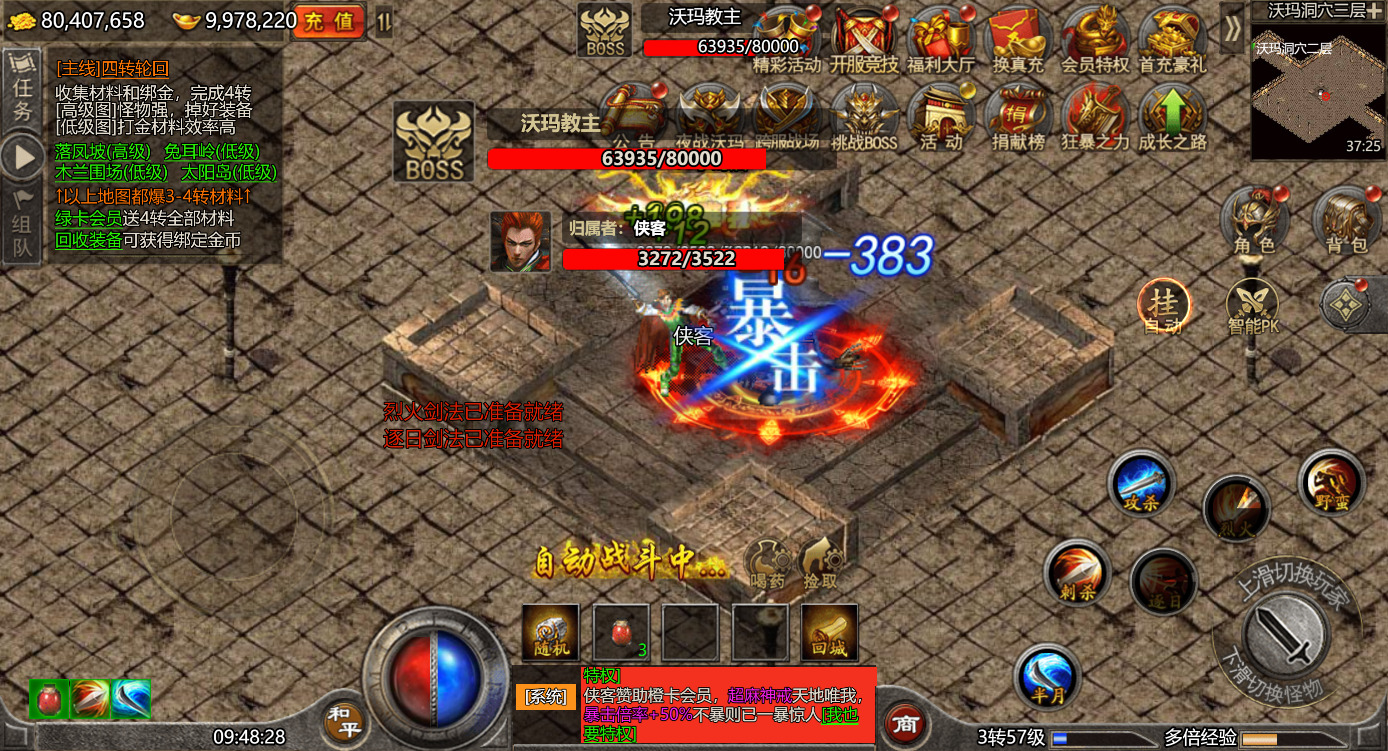Viewport: 1388px width, 751px height.
Task: Activate the 半月 (Half Moon) skill icon
Action: [x=1049, y=676]
